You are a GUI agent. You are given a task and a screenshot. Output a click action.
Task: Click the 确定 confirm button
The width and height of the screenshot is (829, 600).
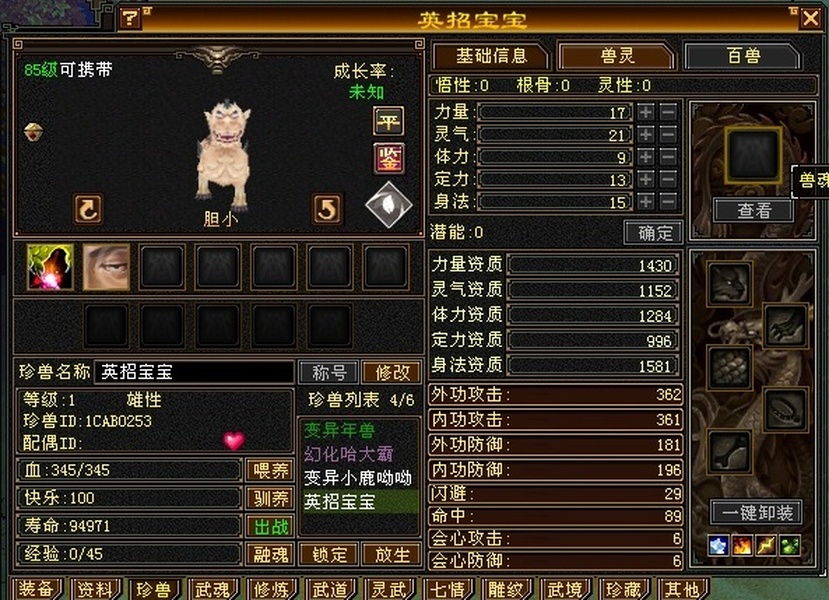tap(654, 233)
